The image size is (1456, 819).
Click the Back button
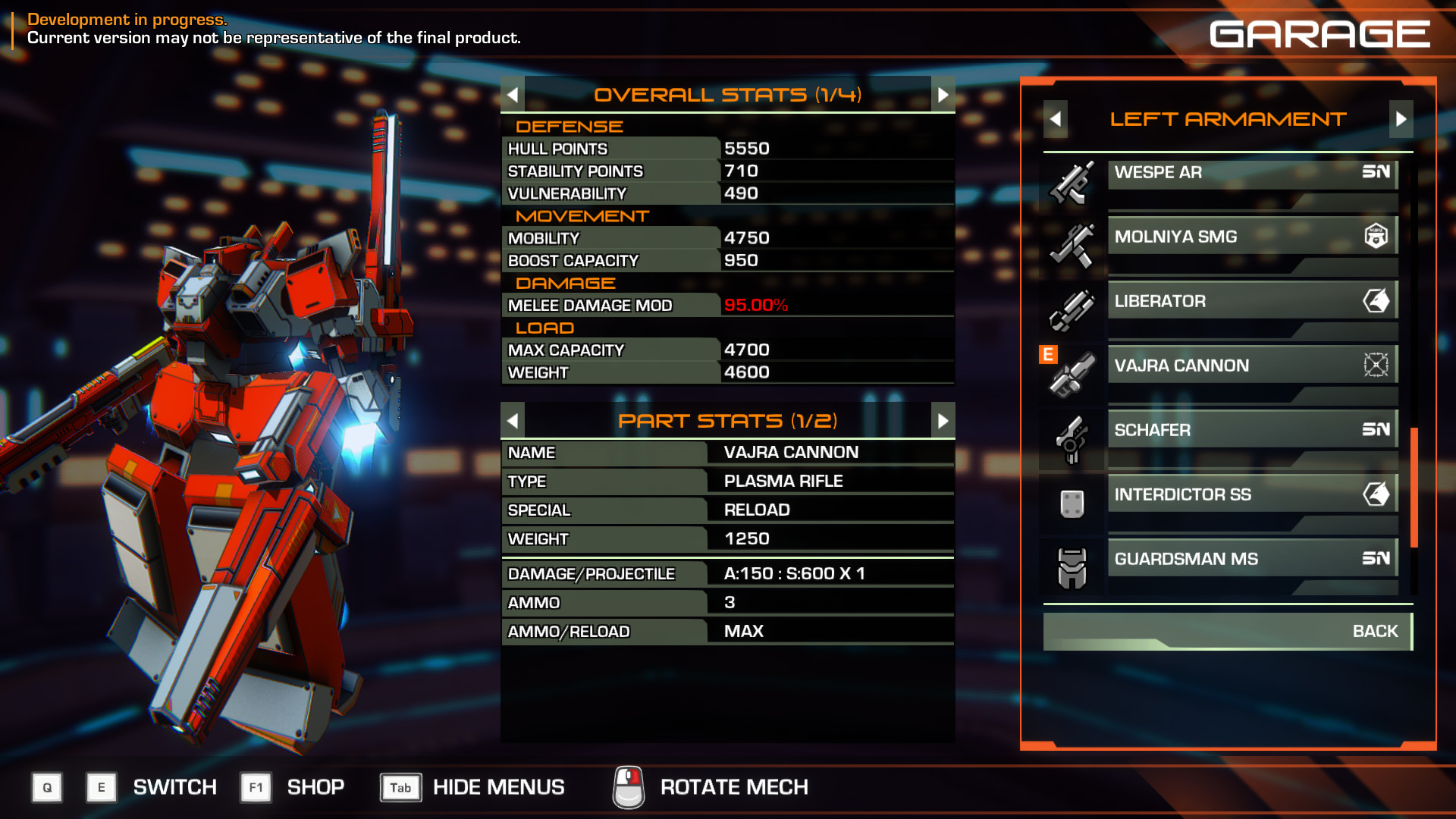point(1227,632)
